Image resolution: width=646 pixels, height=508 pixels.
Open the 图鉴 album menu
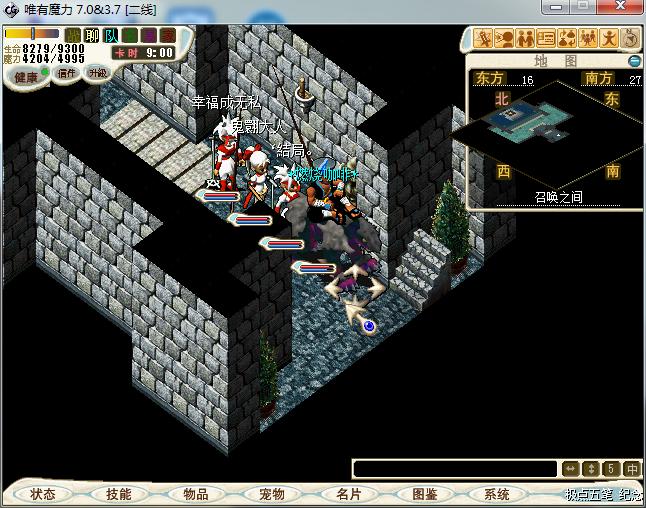(424, 494)
